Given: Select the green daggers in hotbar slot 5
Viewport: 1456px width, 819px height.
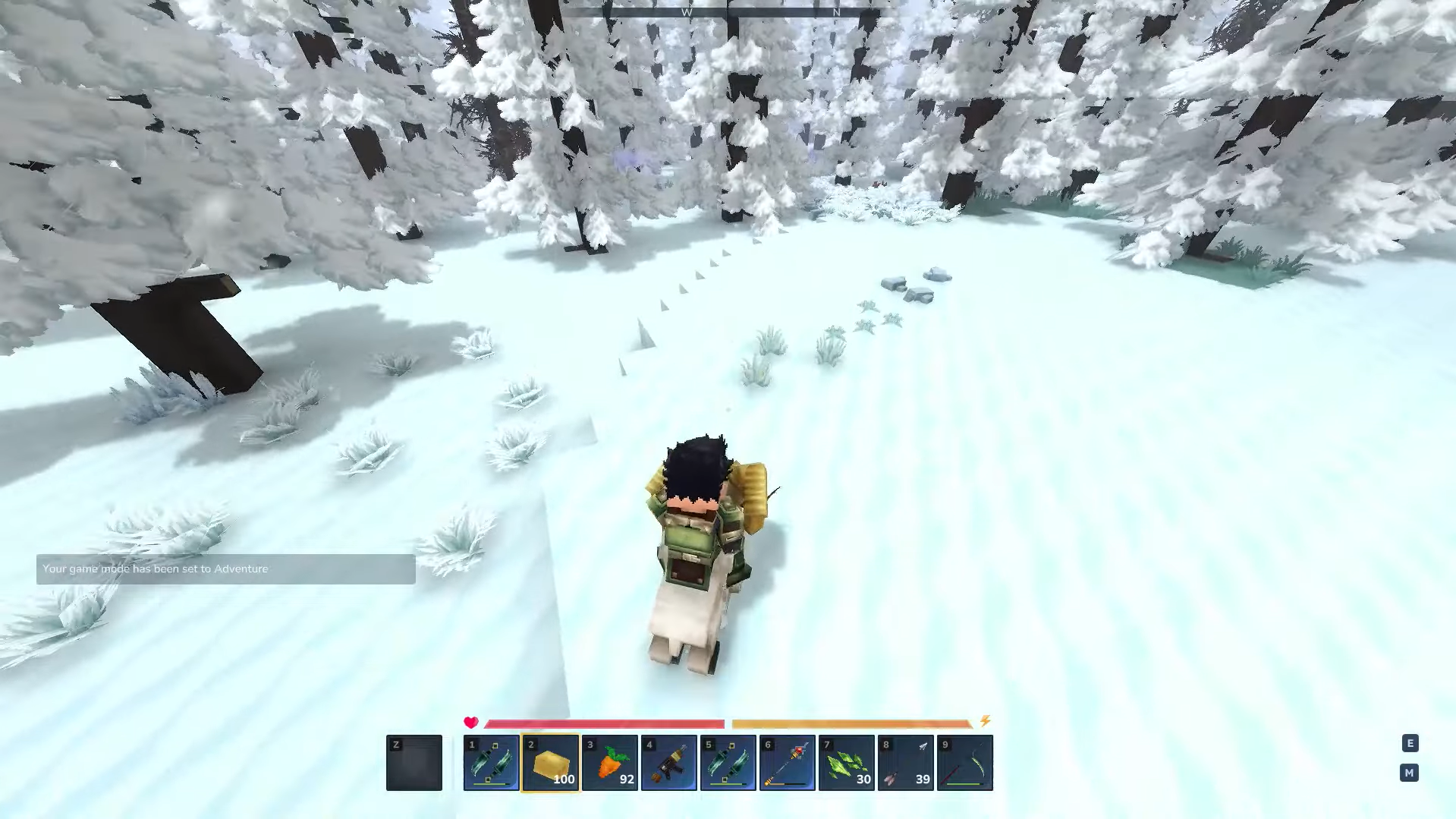Looking at the screenshot, I should 728,762.
